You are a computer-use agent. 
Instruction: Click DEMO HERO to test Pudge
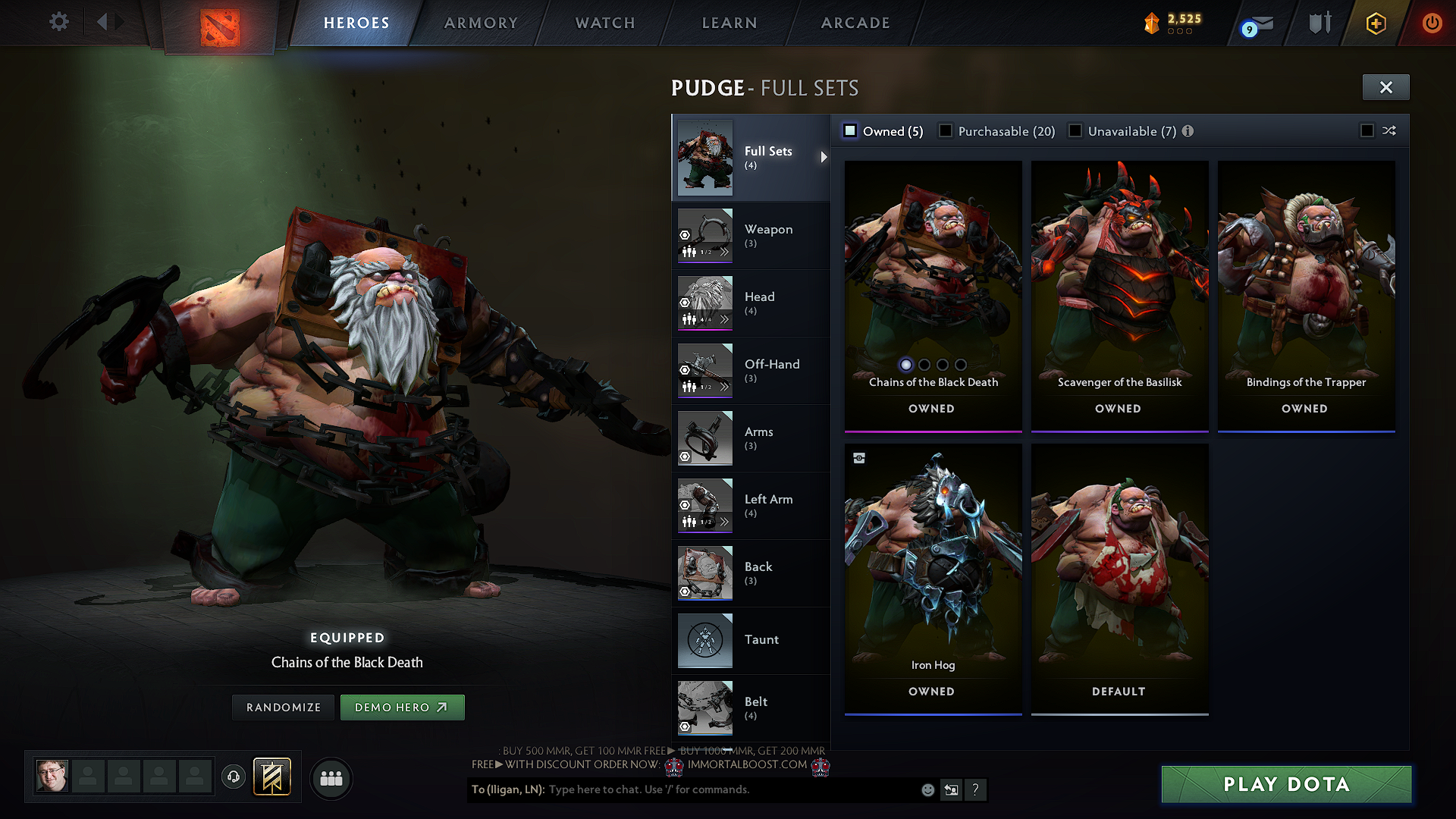402,707
